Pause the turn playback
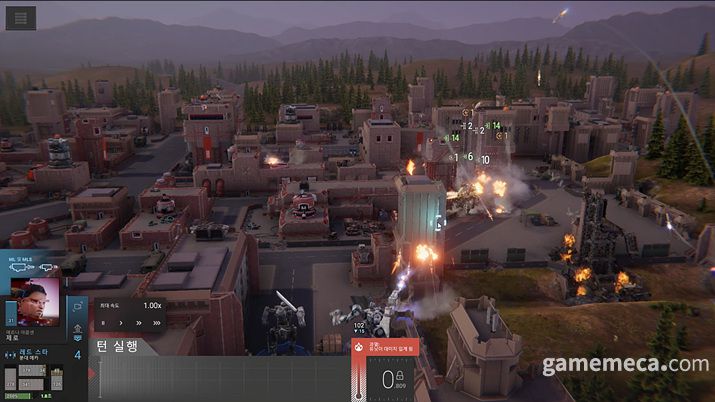 [x=104, y=323]
